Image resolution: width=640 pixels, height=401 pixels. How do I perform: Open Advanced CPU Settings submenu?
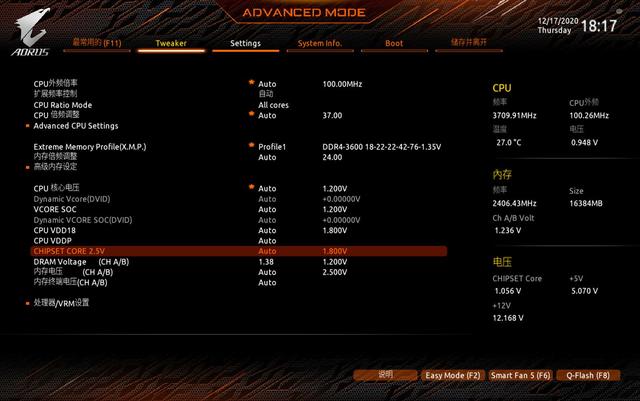[x=76, y=126]
